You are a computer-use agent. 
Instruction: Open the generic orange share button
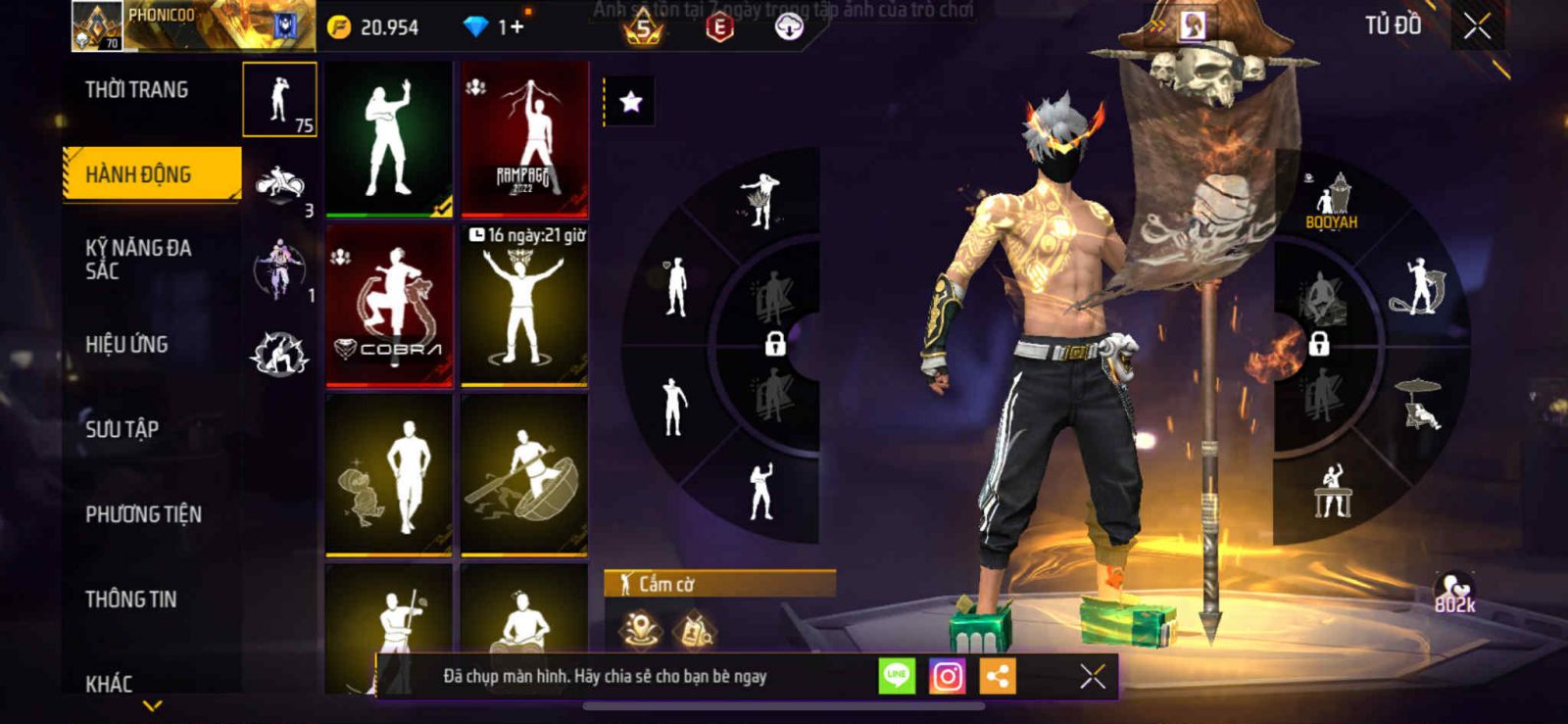[998, 676]
